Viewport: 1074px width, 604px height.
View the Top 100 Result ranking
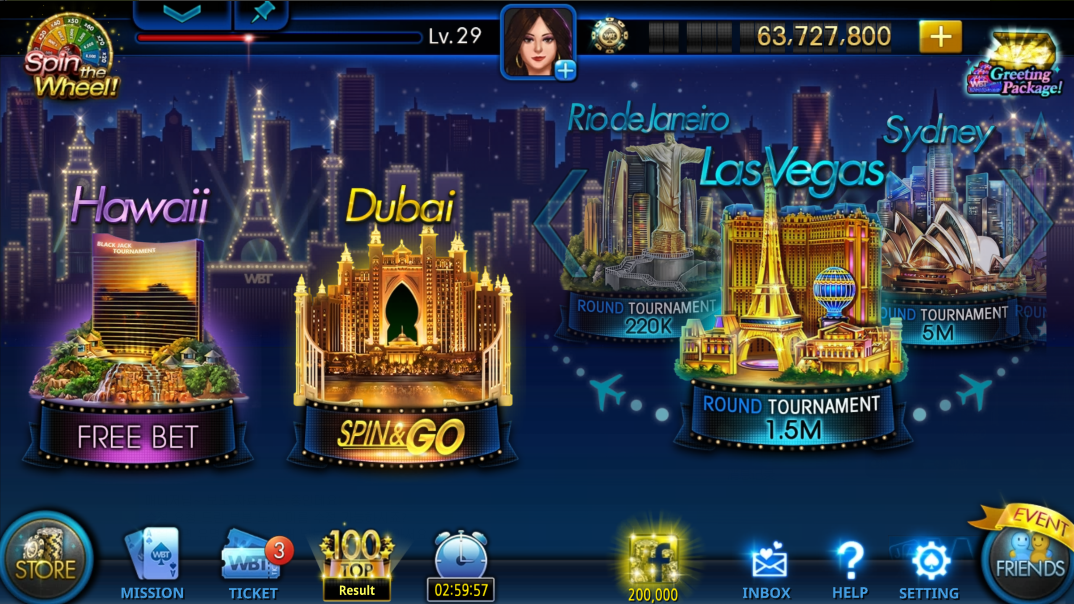(x=356, y=564)
